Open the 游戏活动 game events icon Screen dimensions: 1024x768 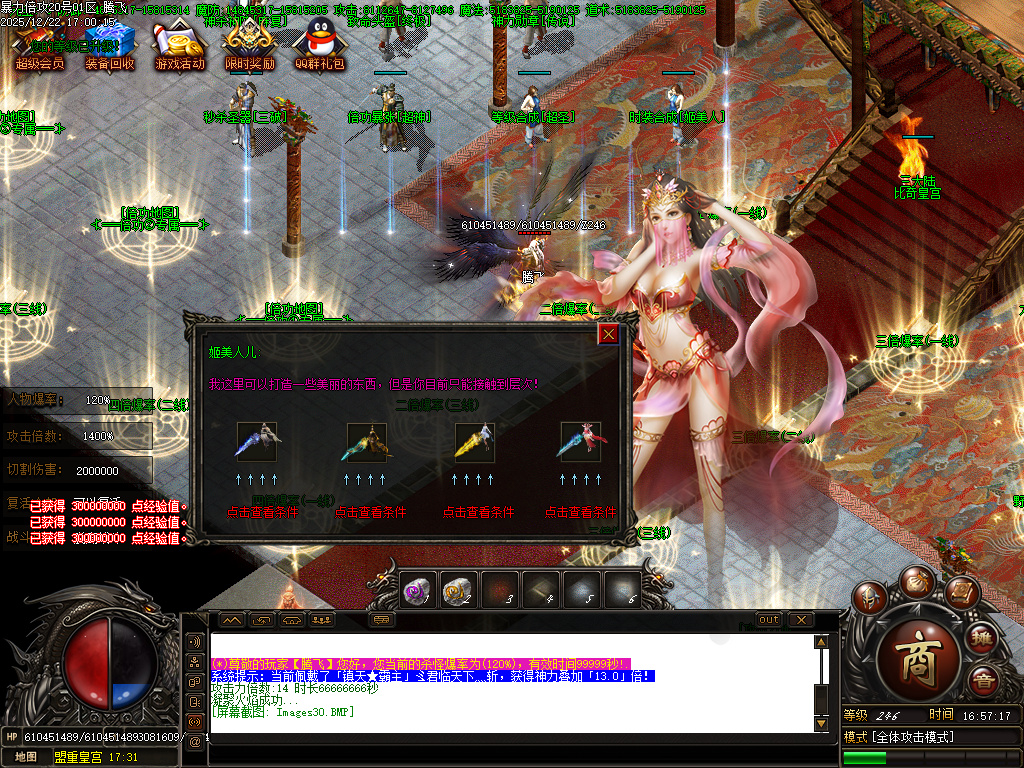tap(179, 46)
